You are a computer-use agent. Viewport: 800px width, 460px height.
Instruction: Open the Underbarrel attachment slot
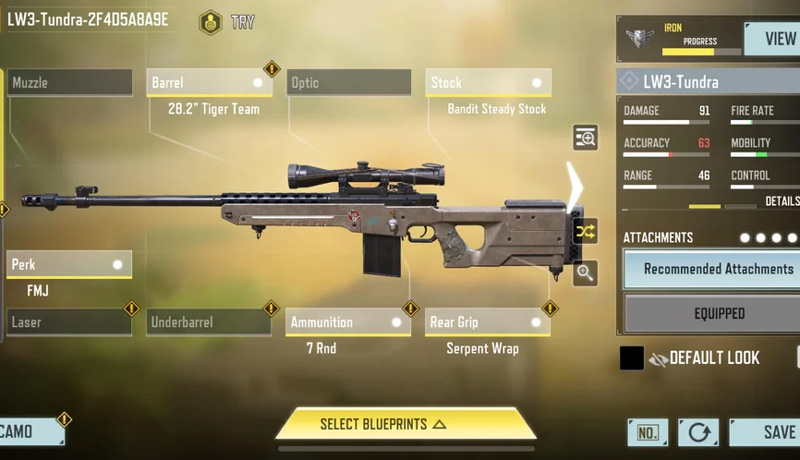click(210, 323)
